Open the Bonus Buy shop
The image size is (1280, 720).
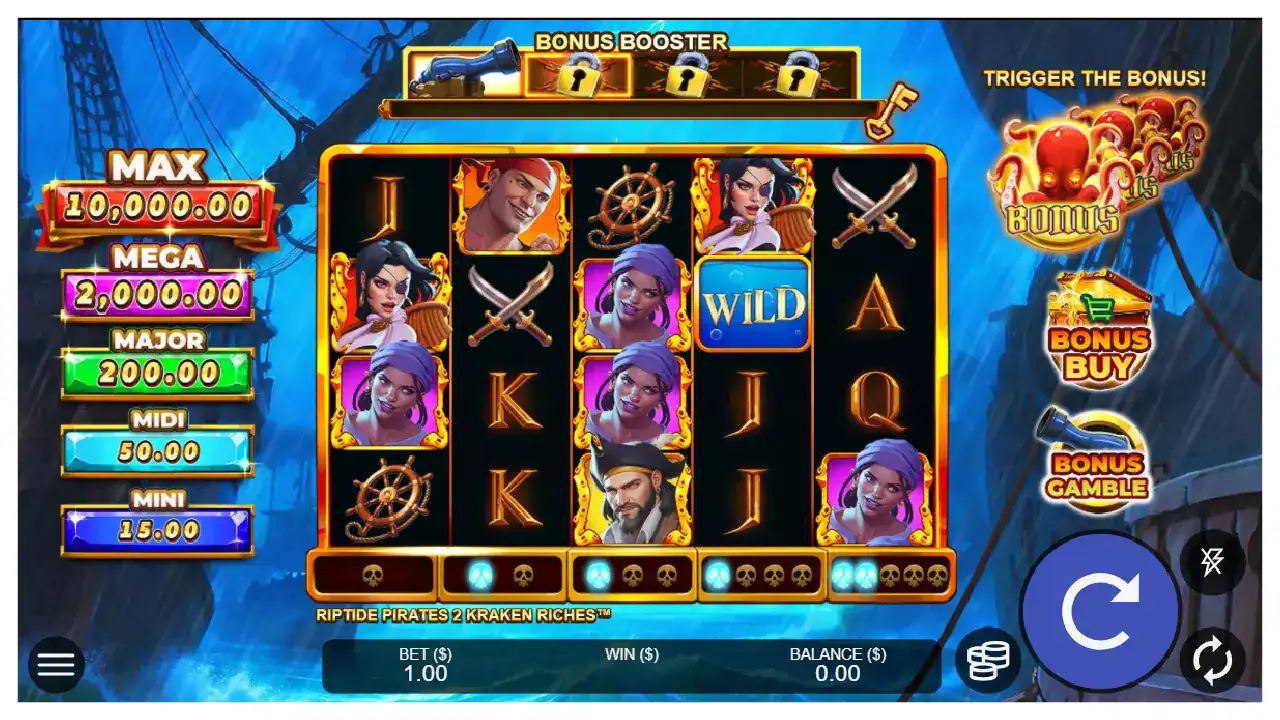coord(1099,328)
